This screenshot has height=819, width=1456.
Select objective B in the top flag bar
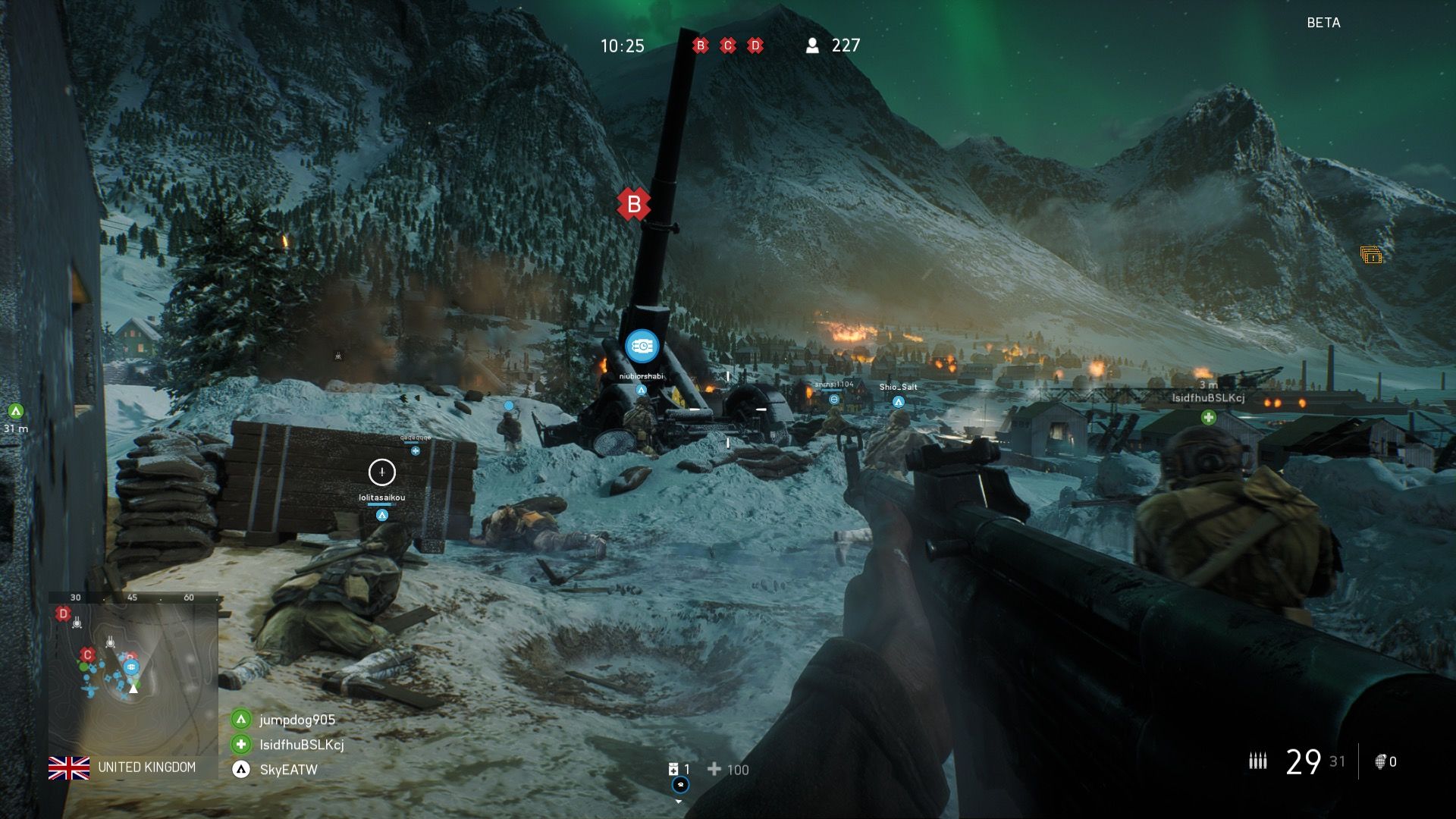coord(700,45)
